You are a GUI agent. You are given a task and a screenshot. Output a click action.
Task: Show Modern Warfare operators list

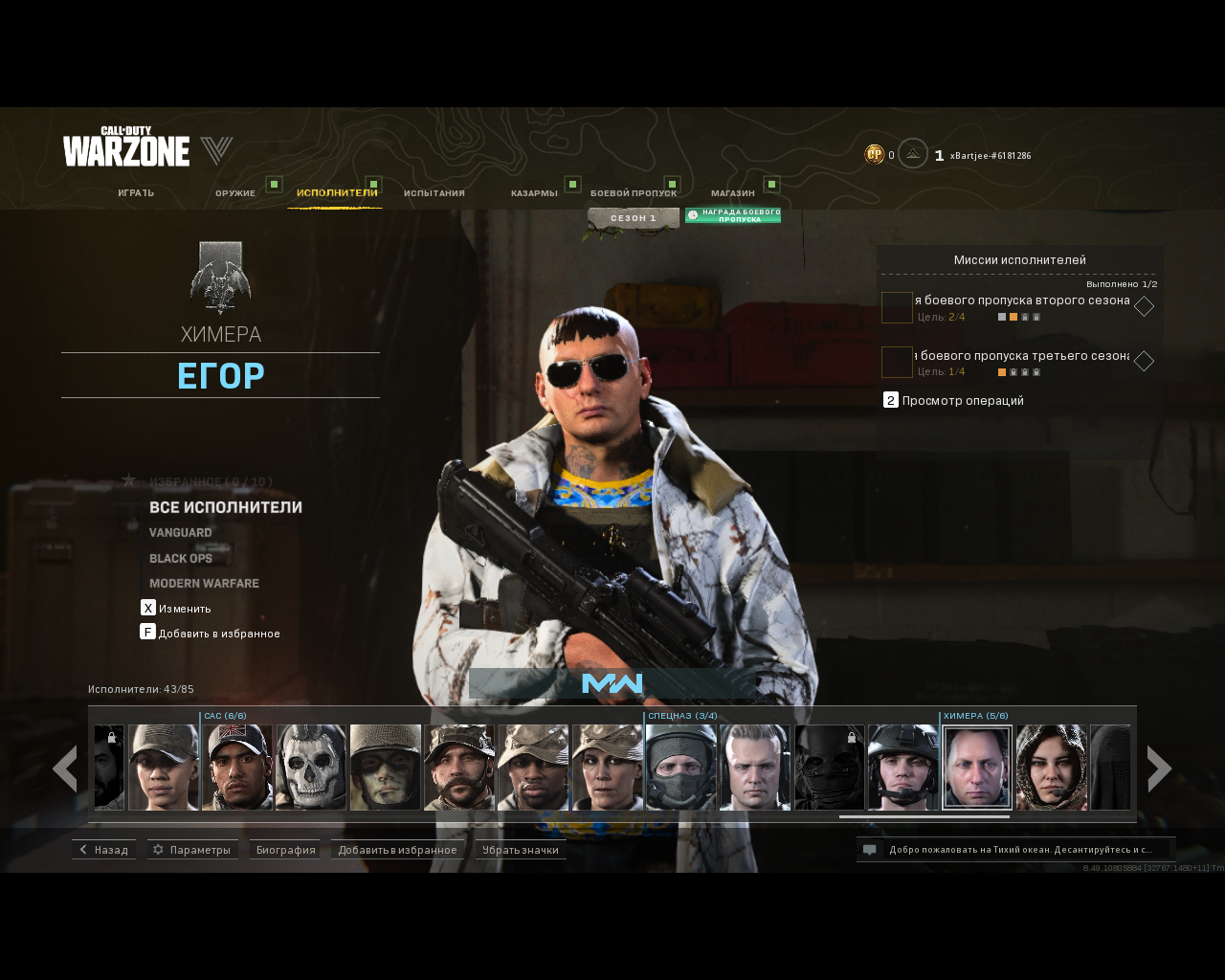click(x=204, y=584)
